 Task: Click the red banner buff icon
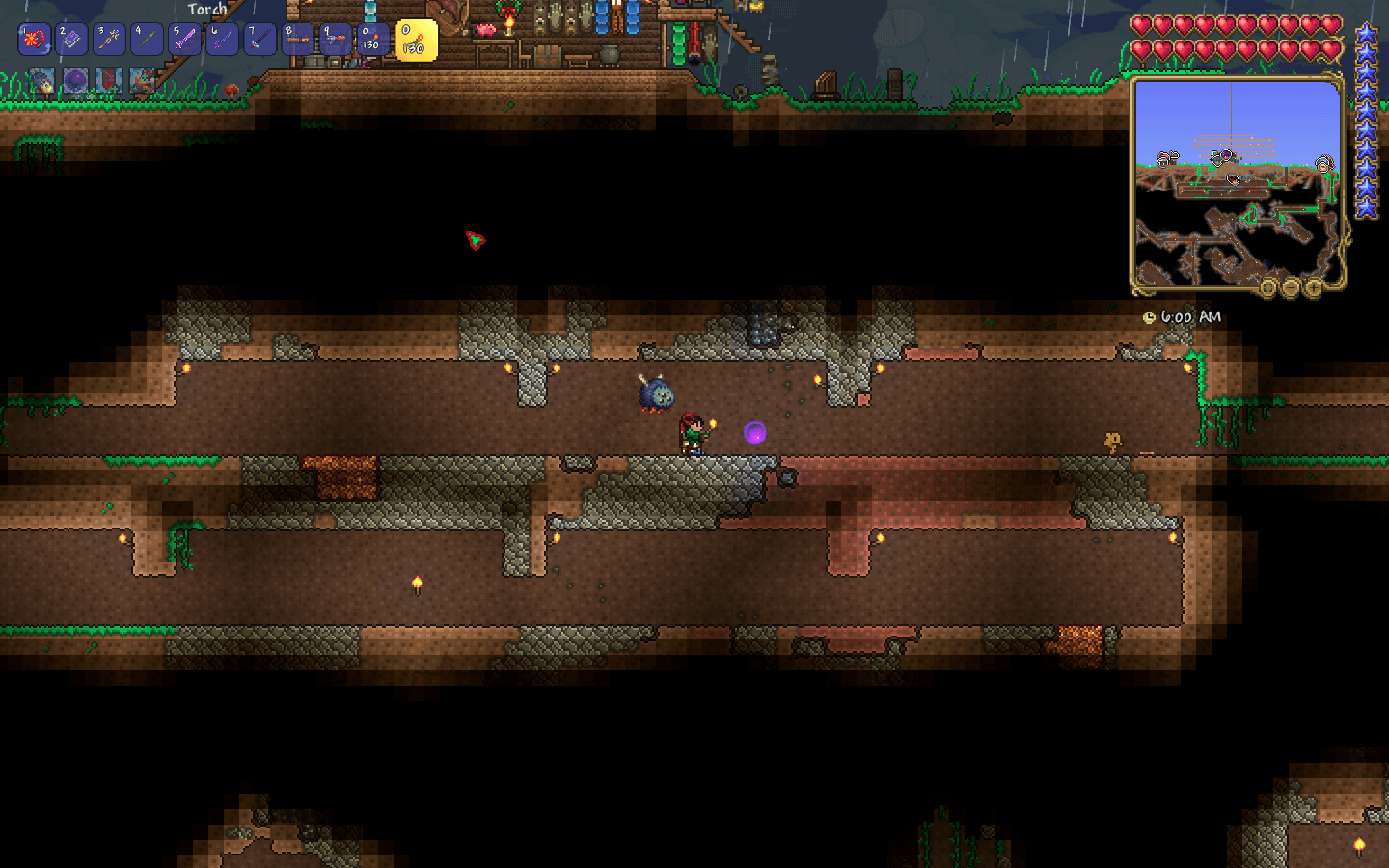(x=108, y=81)
